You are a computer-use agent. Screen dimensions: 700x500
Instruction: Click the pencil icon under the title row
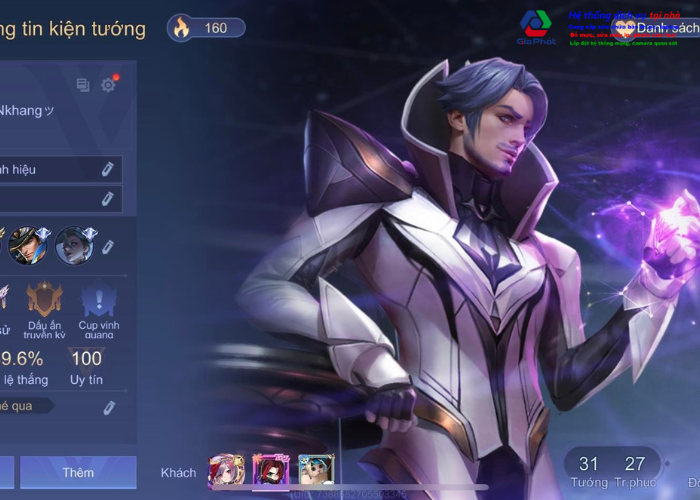tap(108, 199)
